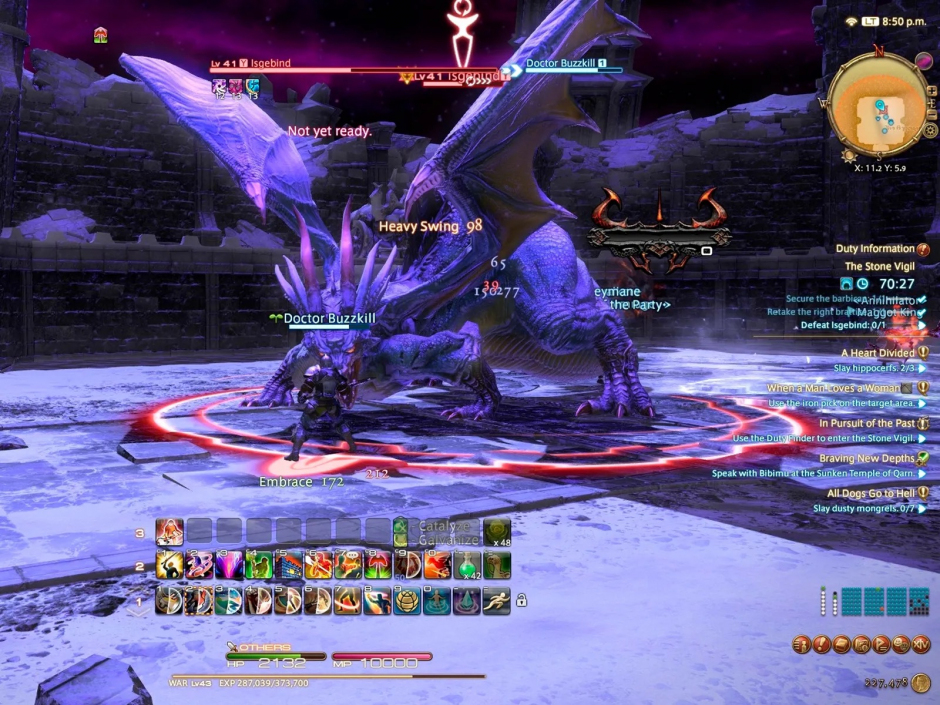Activate the first ability in hotbar 3
The height and width of the screenshot is (705, 940).
click(169, 532)
